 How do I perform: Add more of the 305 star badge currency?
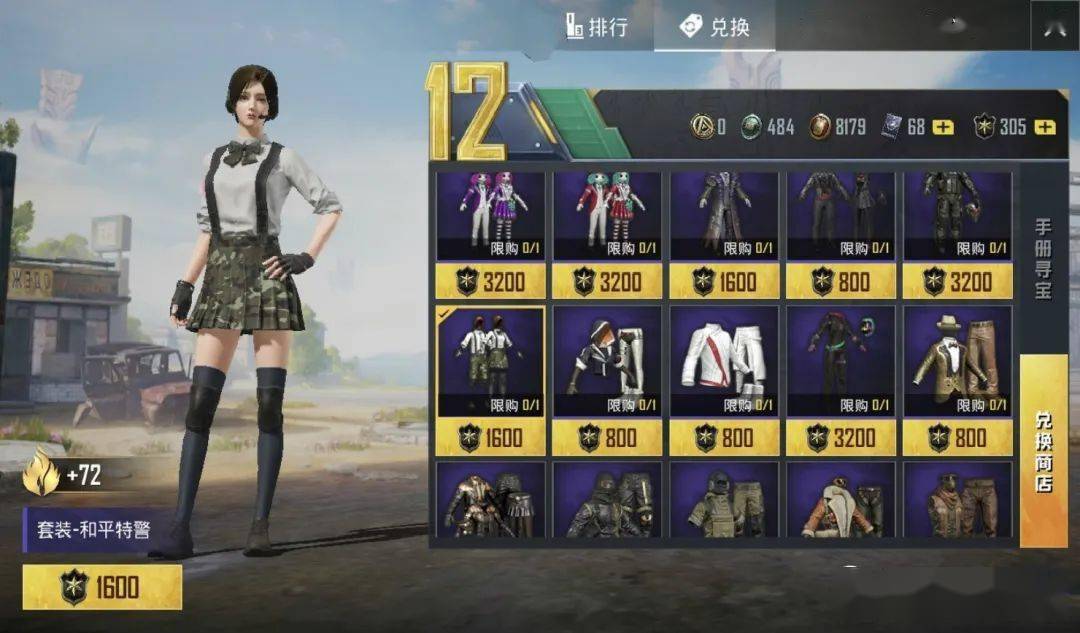1045,127
